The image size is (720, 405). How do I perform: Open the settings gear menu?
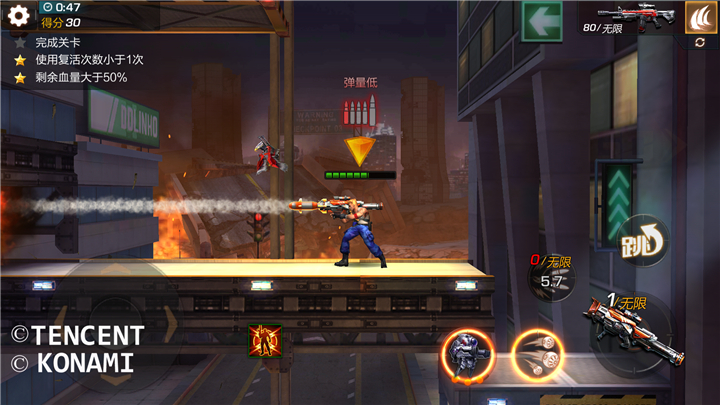coord(18,15)
